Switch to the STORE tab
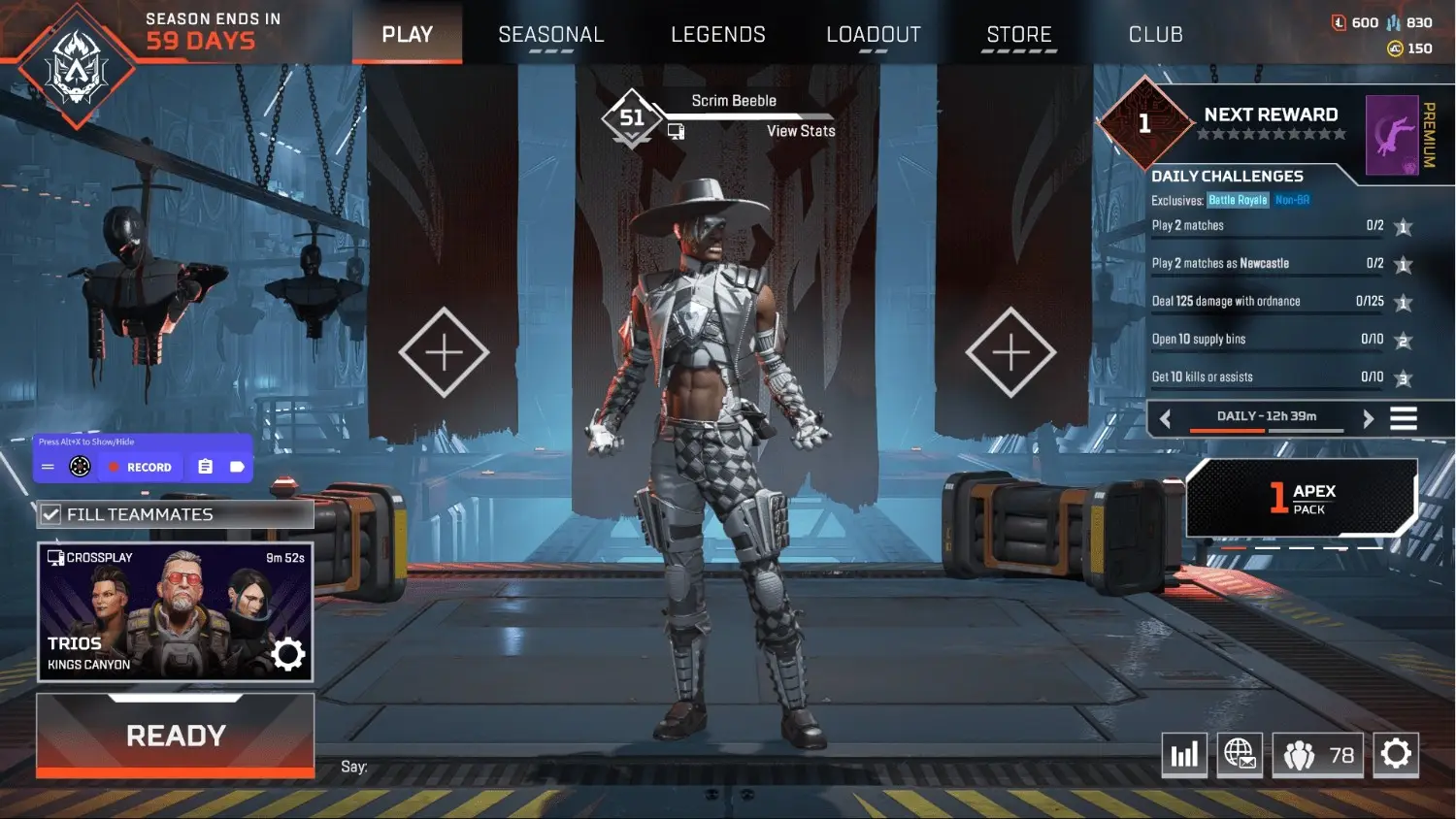 click(1018, 34)
